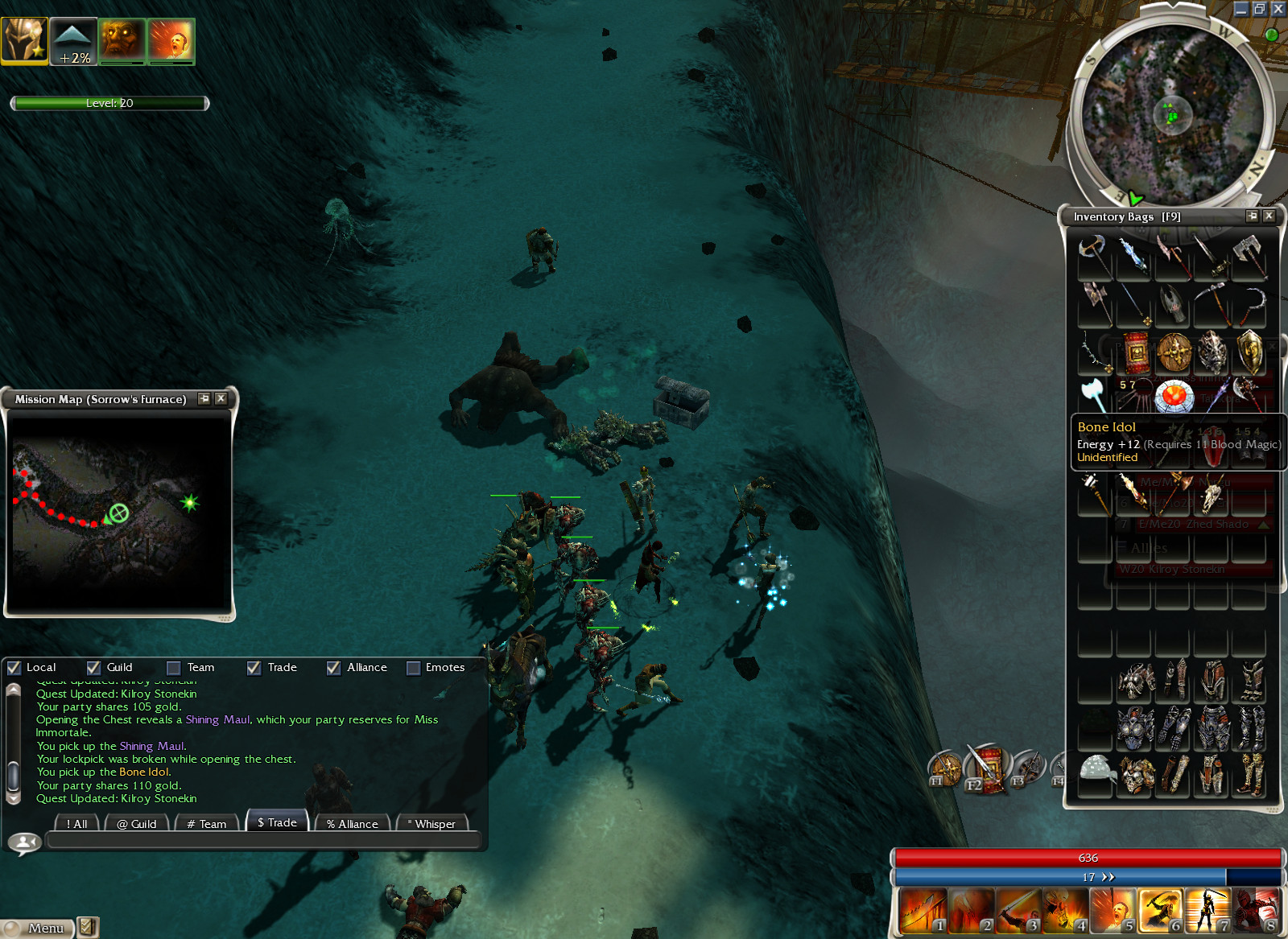
Task: Click the chat message input field
Action: (x=263, y=841)
